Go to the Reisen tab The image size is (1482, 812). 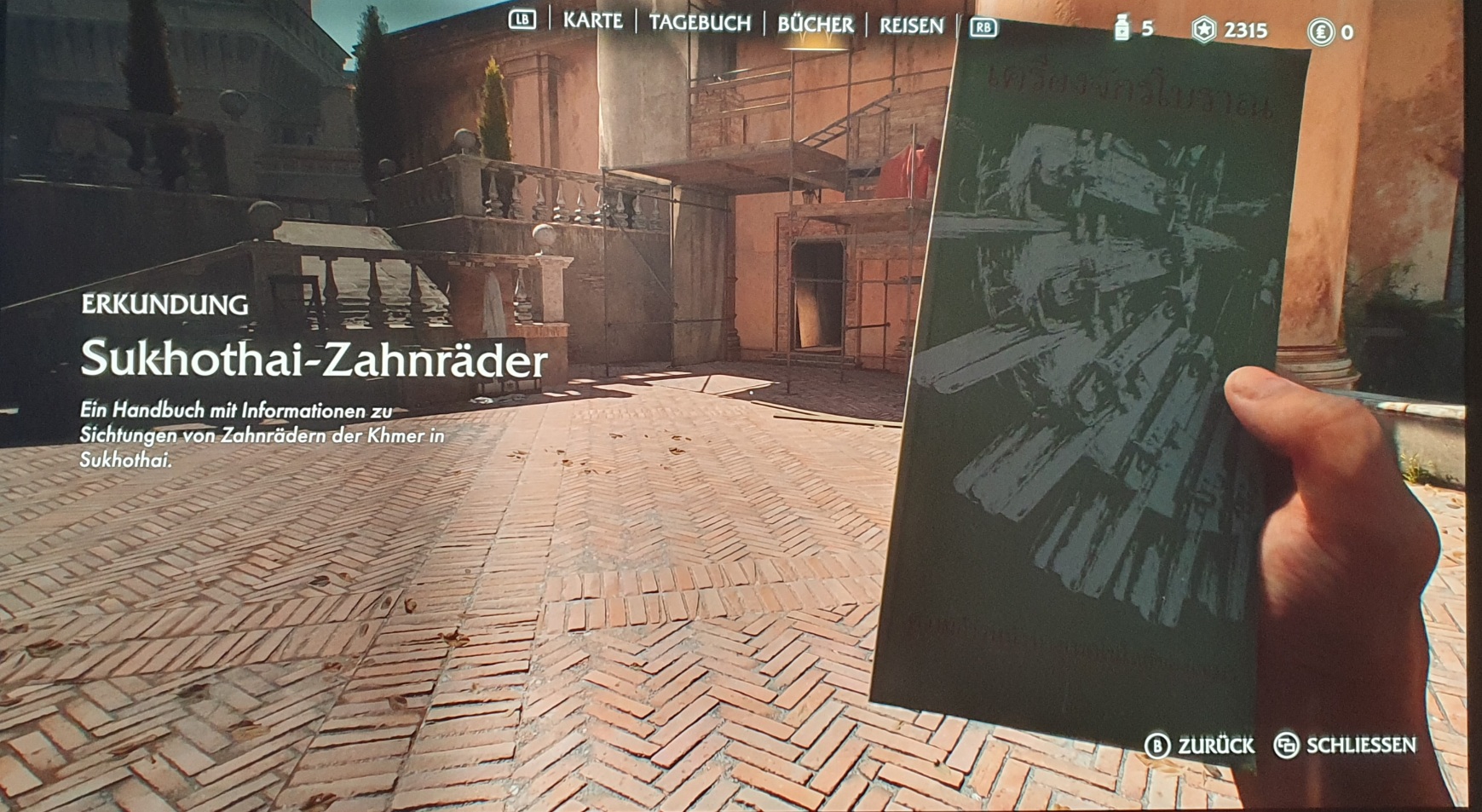(911, 26)
